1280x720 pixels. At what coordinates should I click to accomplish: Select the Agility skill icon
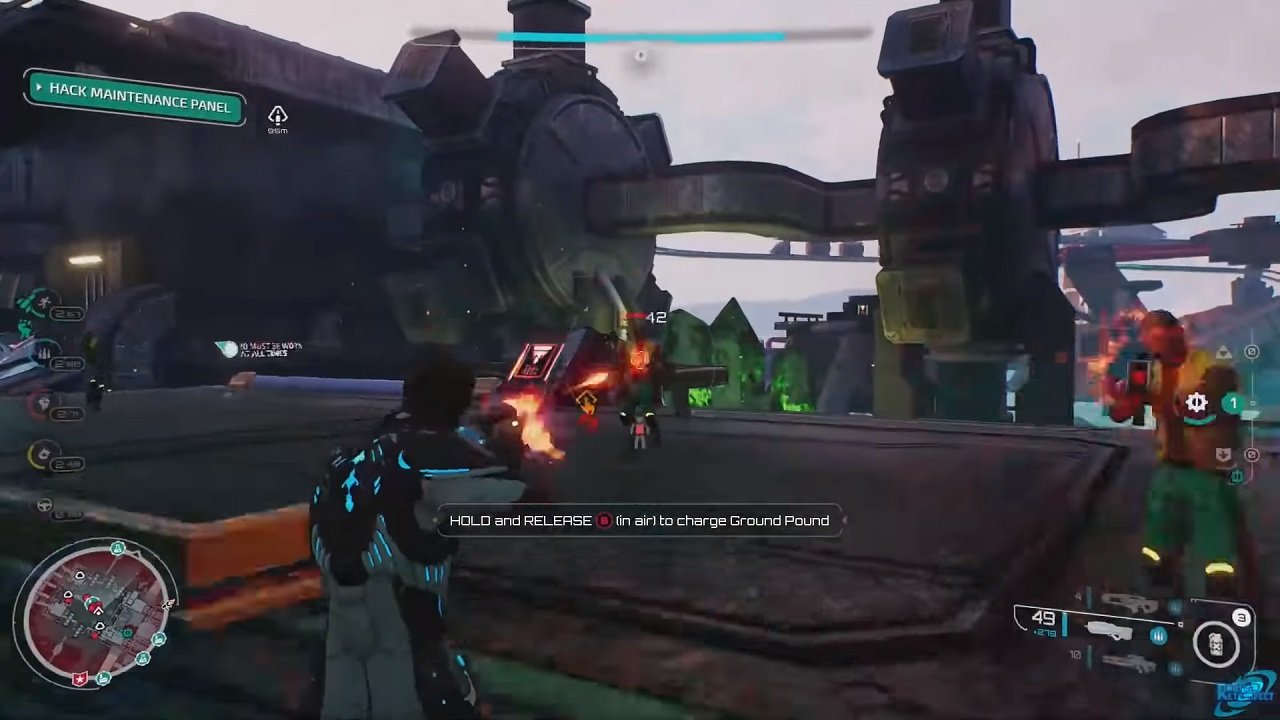(x=45, y=301)
